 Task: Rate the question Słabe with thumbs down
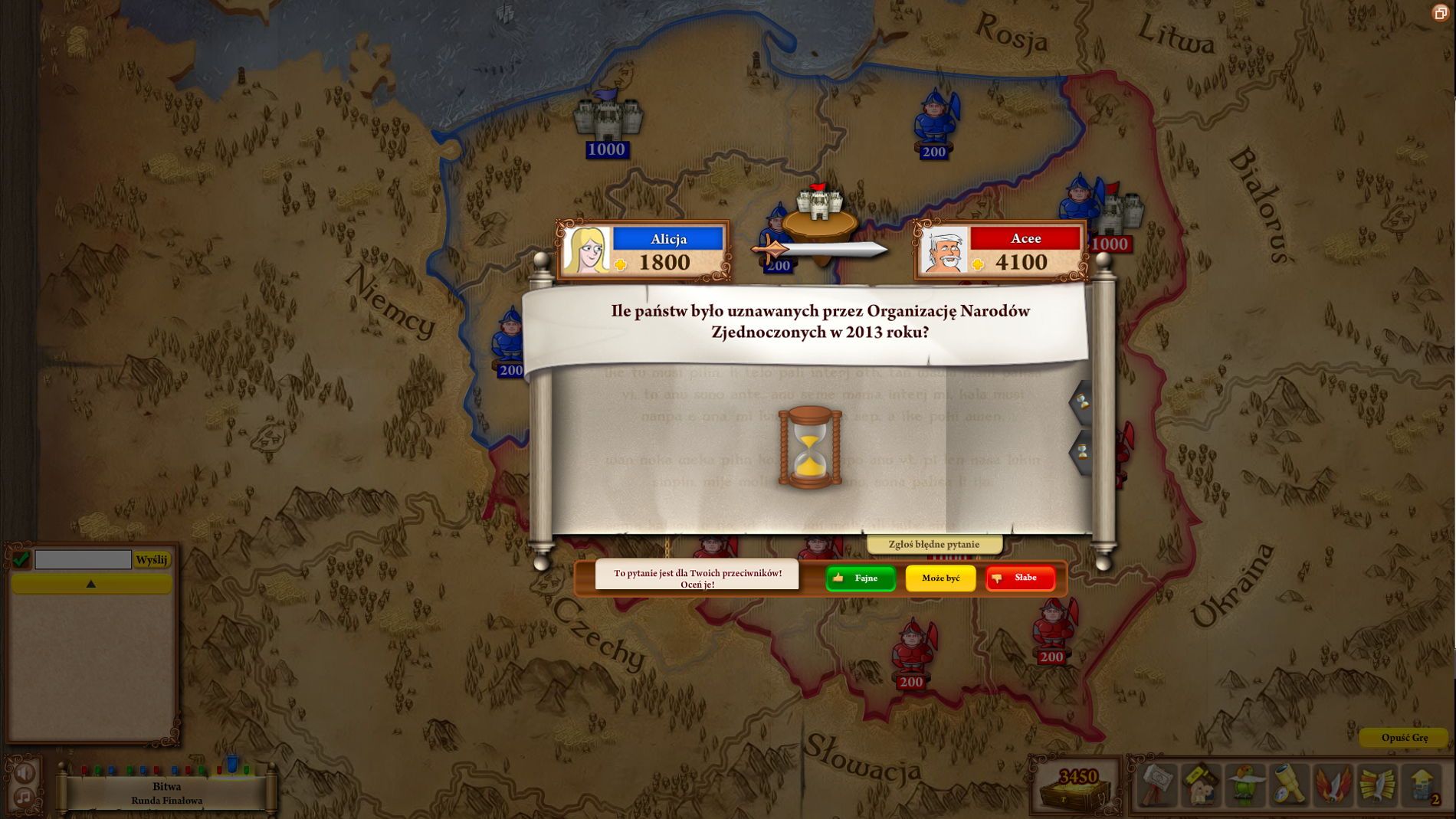tap(1019, 578)
